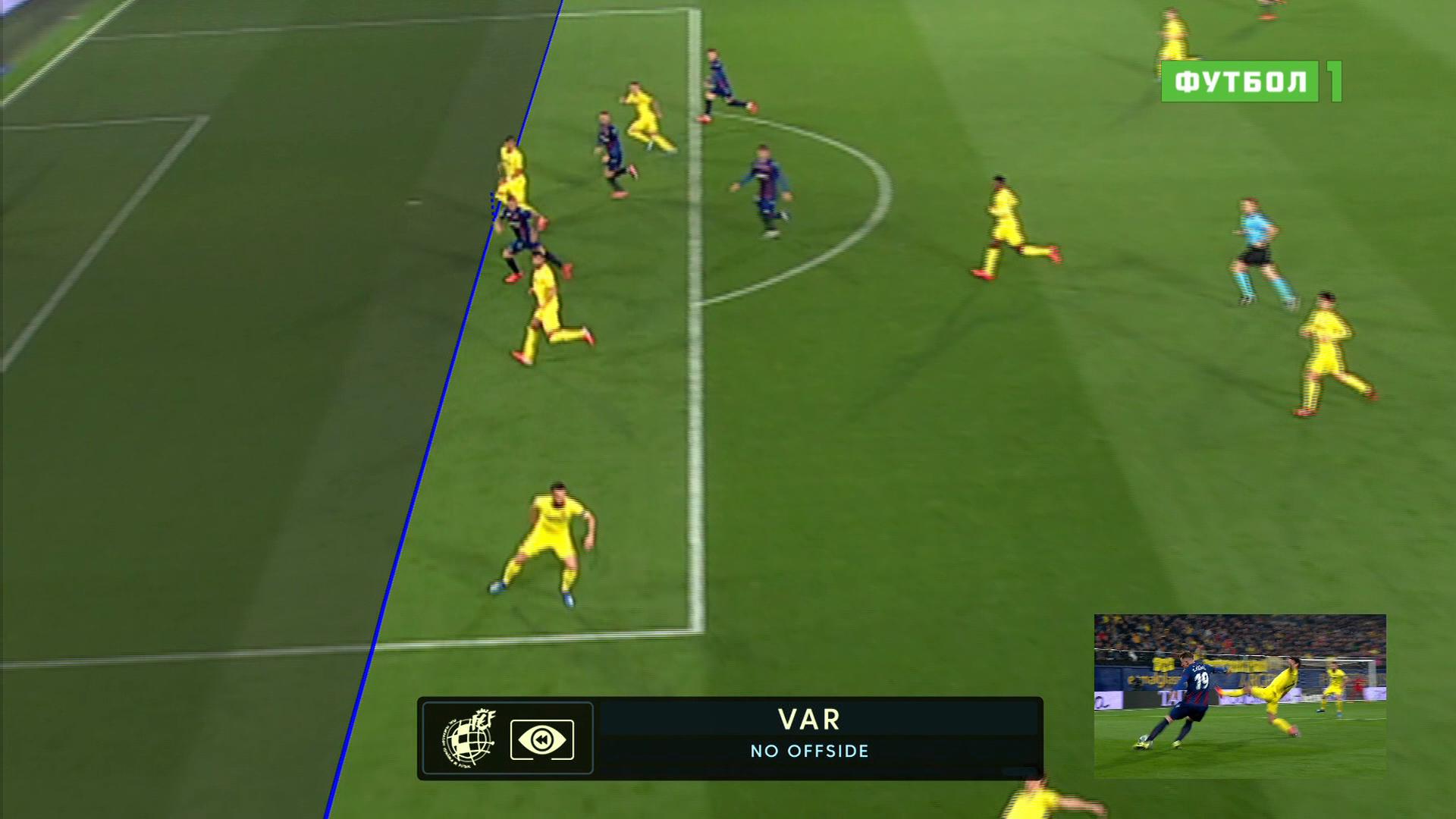Image resolution: width=1456 pixels, height=819 pixels.
Task: Click the VAR replay eye icon
Action: tap(541, 739)
